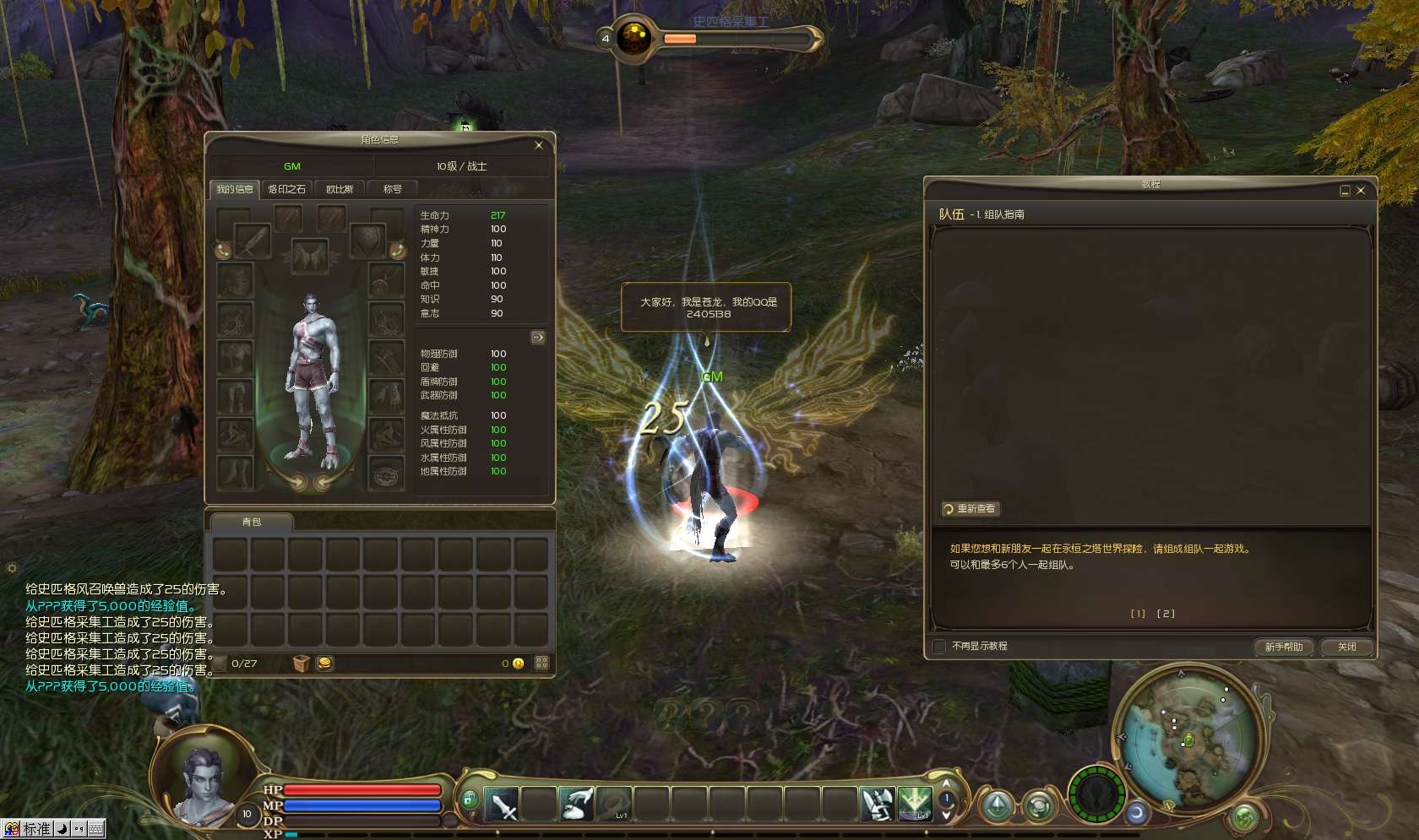Screen dimensions: 1419x840
Task: Replay tutorial with 重新查看 button
Action: click(971, 509)
